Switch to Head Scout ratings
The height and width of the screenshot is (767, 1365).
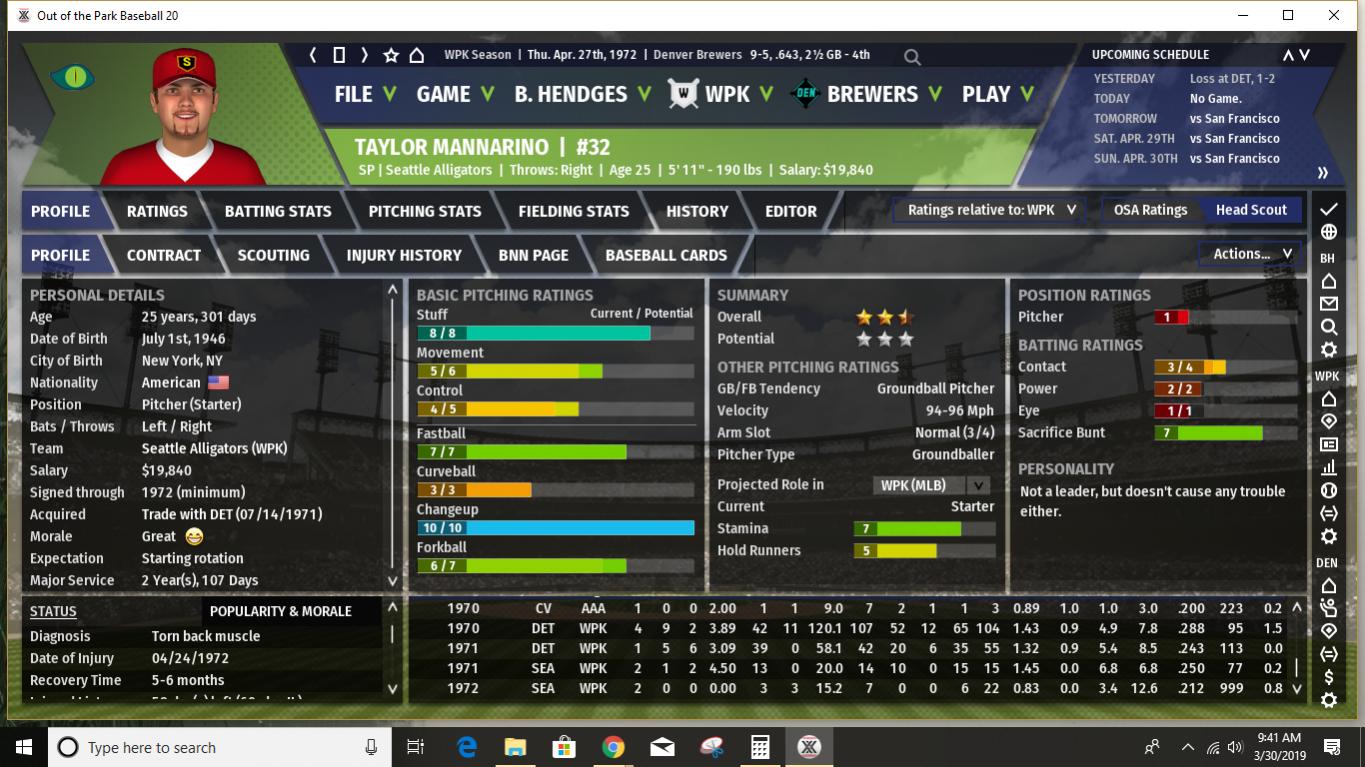click(1251, 210)
